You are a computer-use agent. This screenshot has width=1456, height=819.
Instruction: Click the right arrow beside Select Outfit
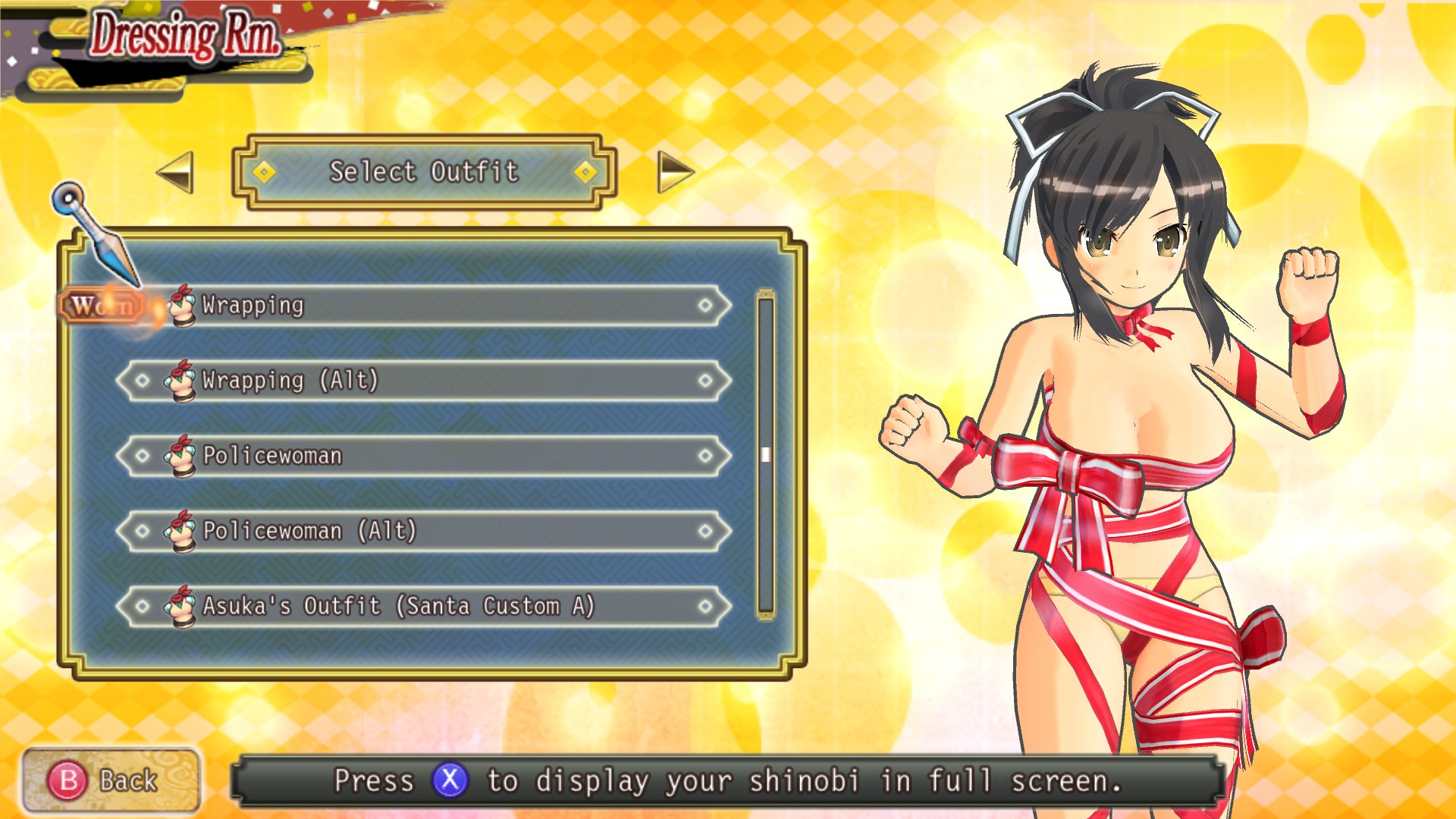(674, 172)
